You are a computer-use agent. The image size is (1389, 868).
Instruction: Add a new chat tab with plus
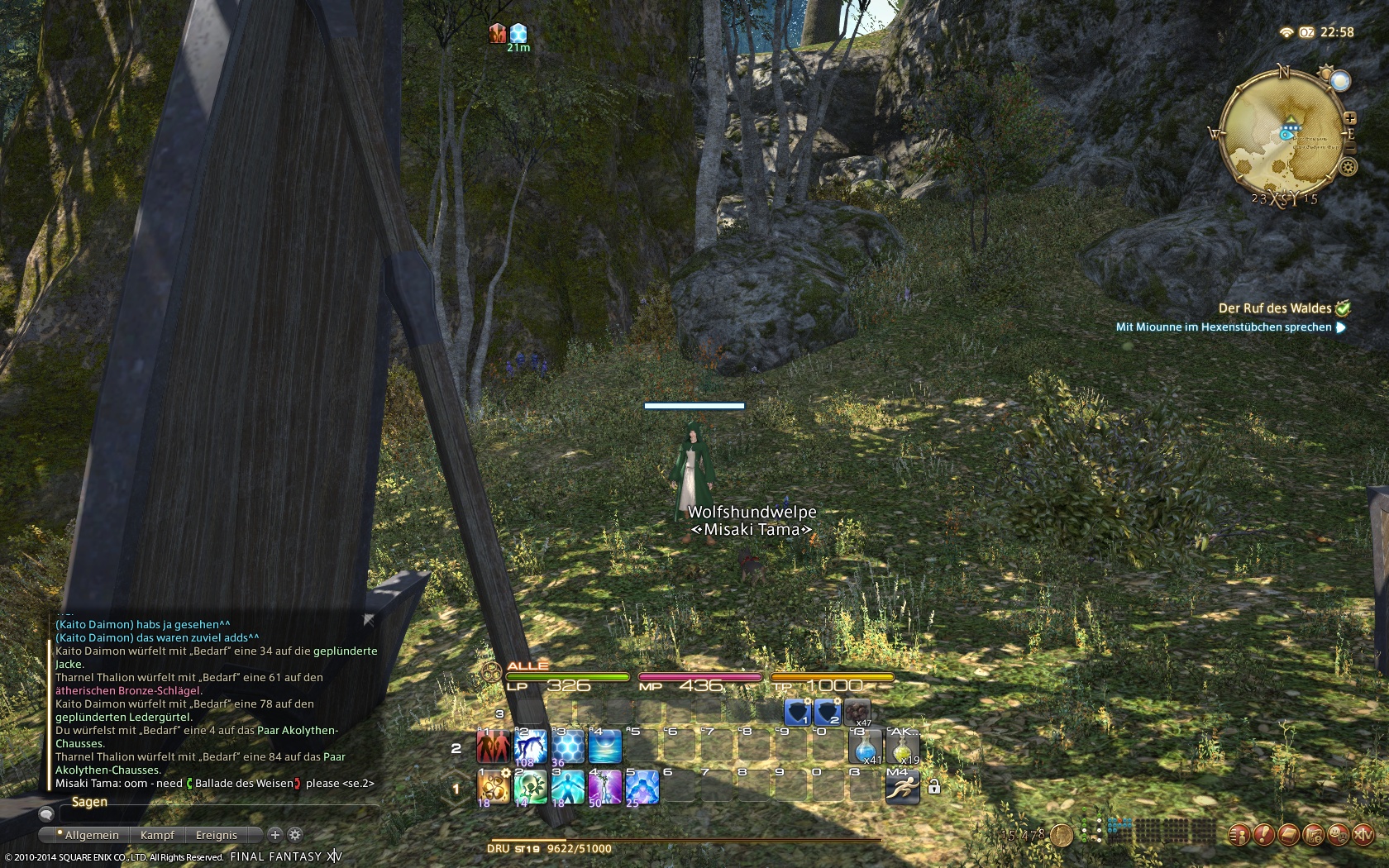[275, 835]
